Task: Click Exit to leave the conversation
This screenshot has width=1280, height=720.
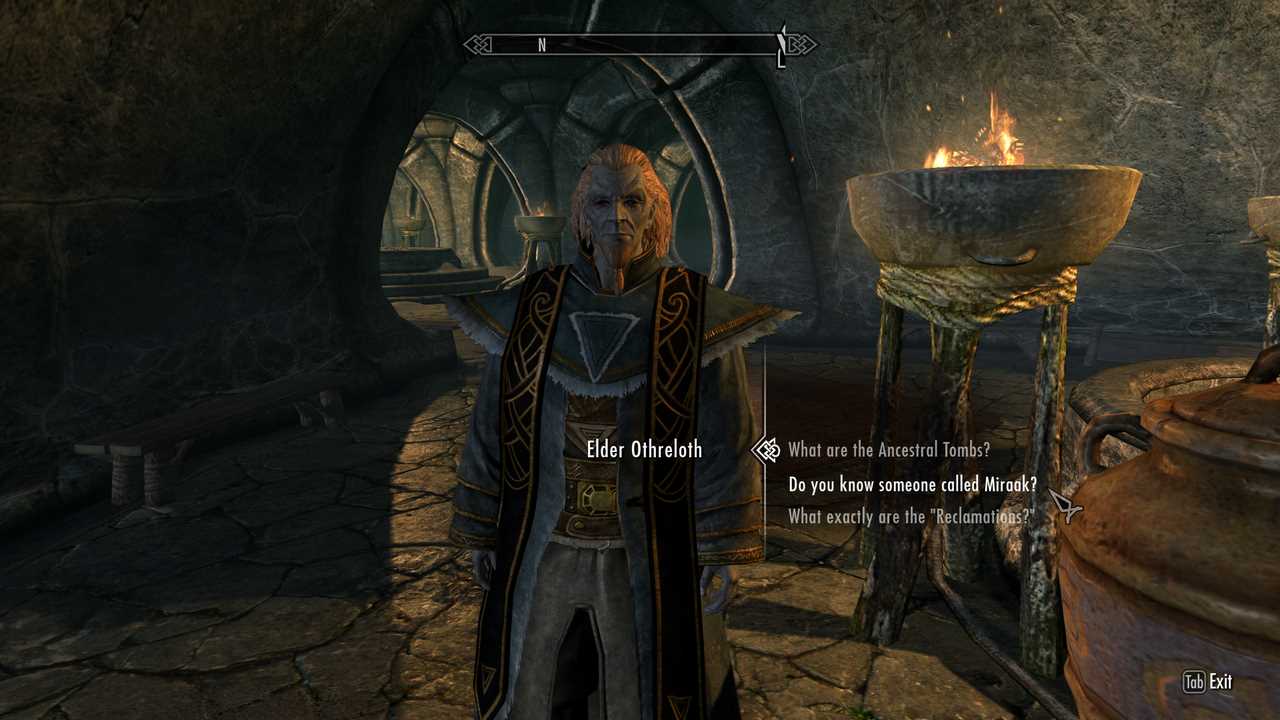Action: [1208, 682]
